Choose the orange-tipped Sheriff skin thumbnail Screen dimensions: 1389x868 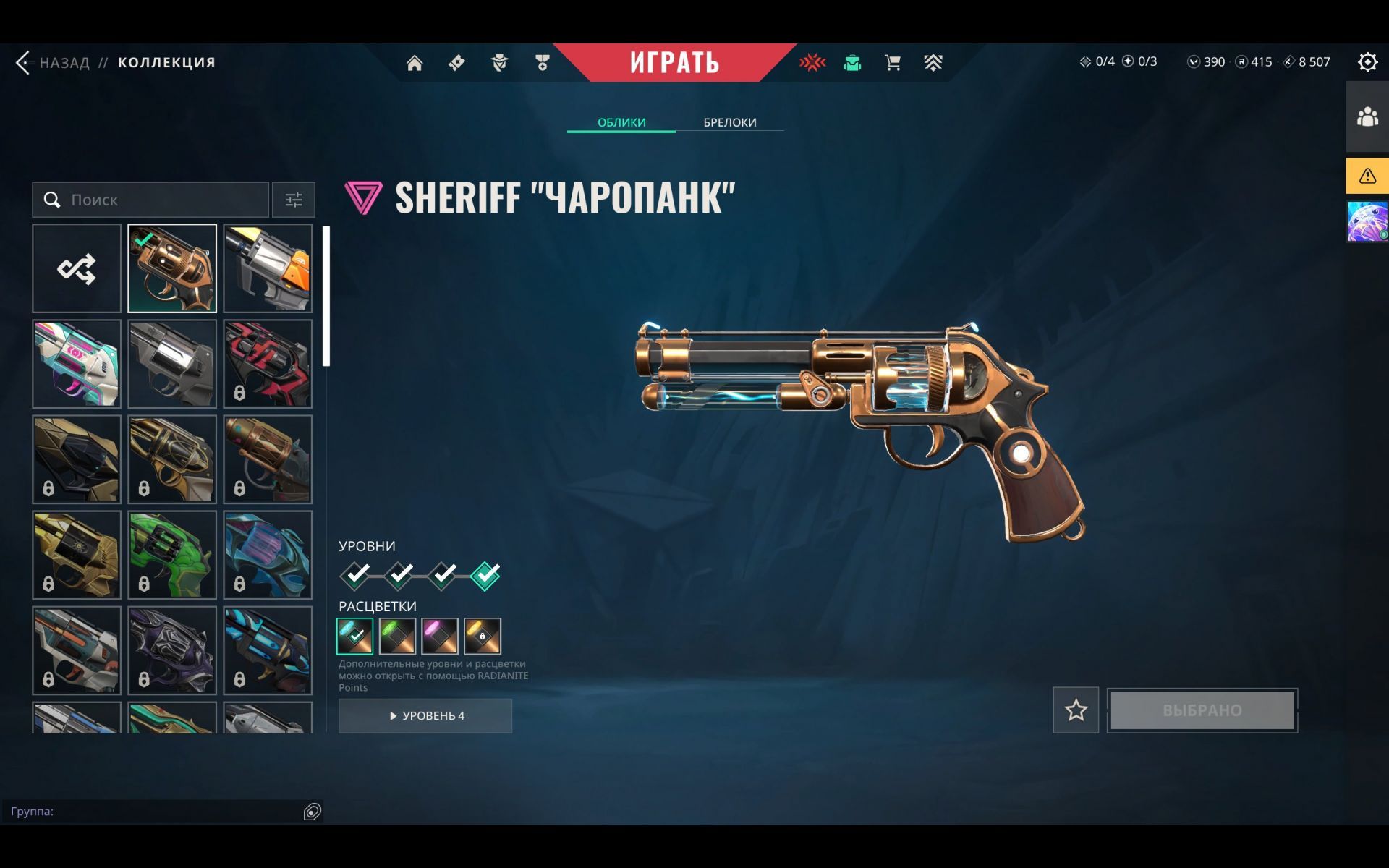(x=268, y=268)
